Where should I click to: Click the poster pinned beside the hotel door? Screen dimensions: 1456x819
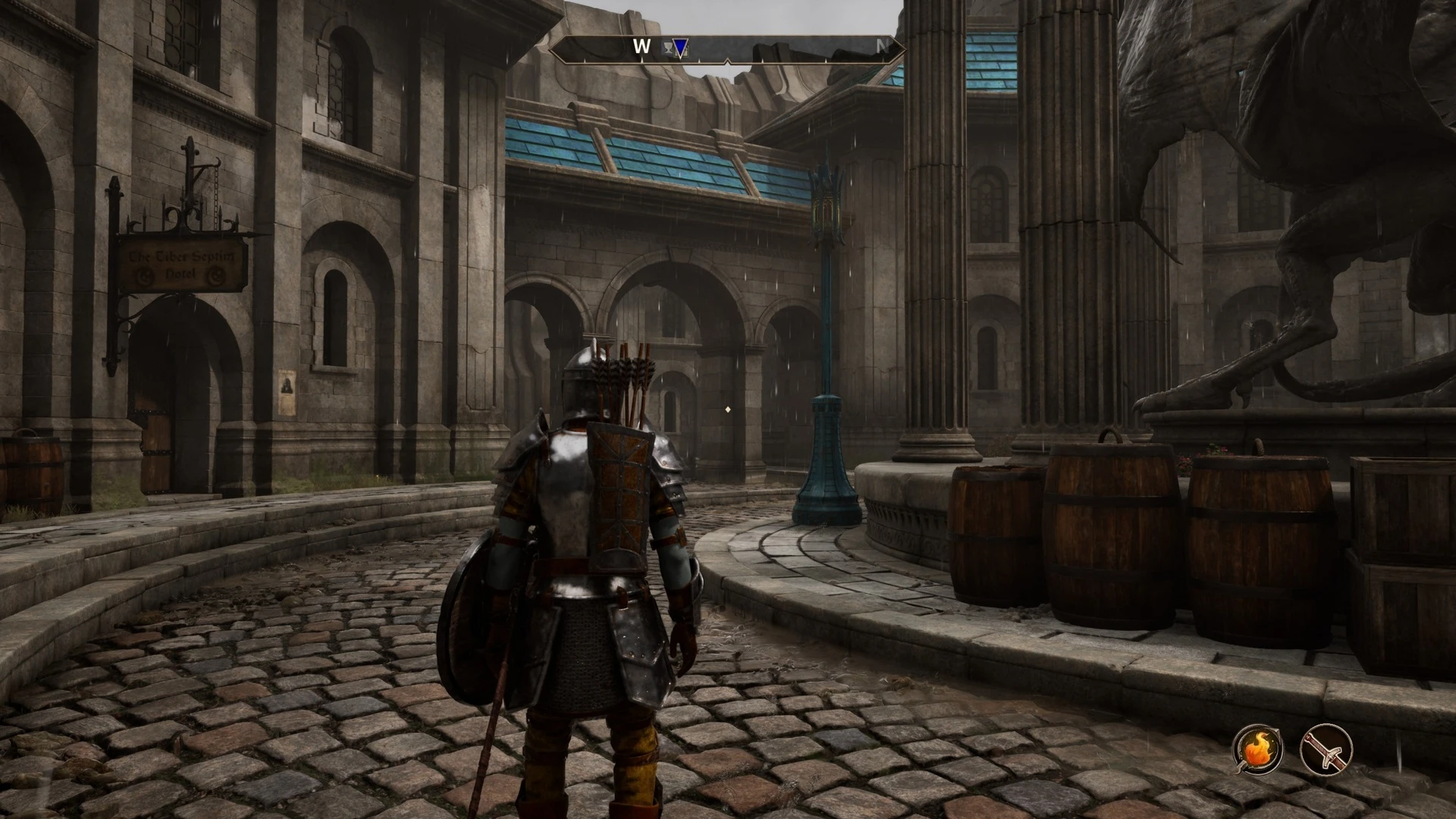click(287, 391)
